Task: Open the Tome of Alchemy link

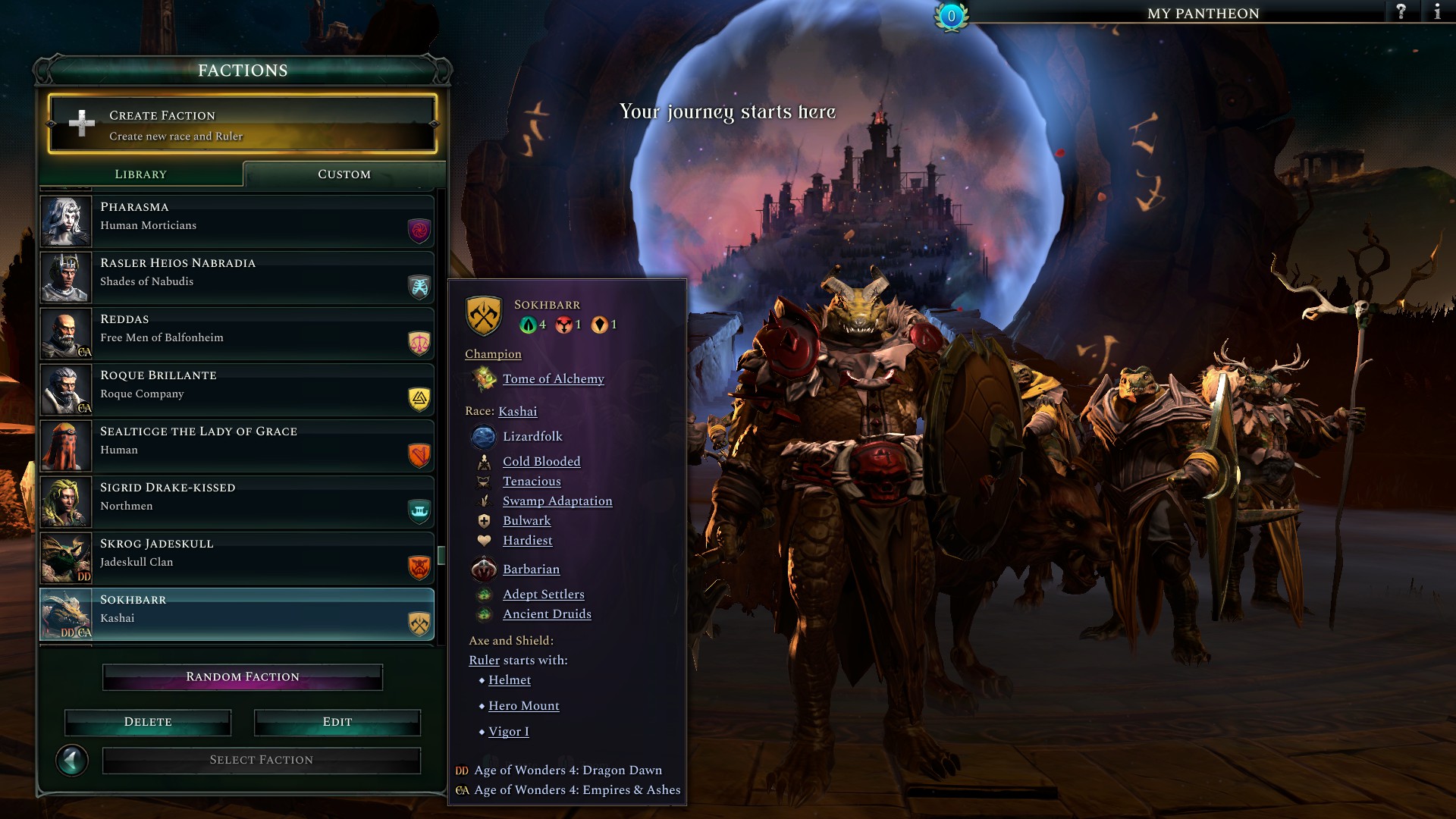Action: pos(553,379)
